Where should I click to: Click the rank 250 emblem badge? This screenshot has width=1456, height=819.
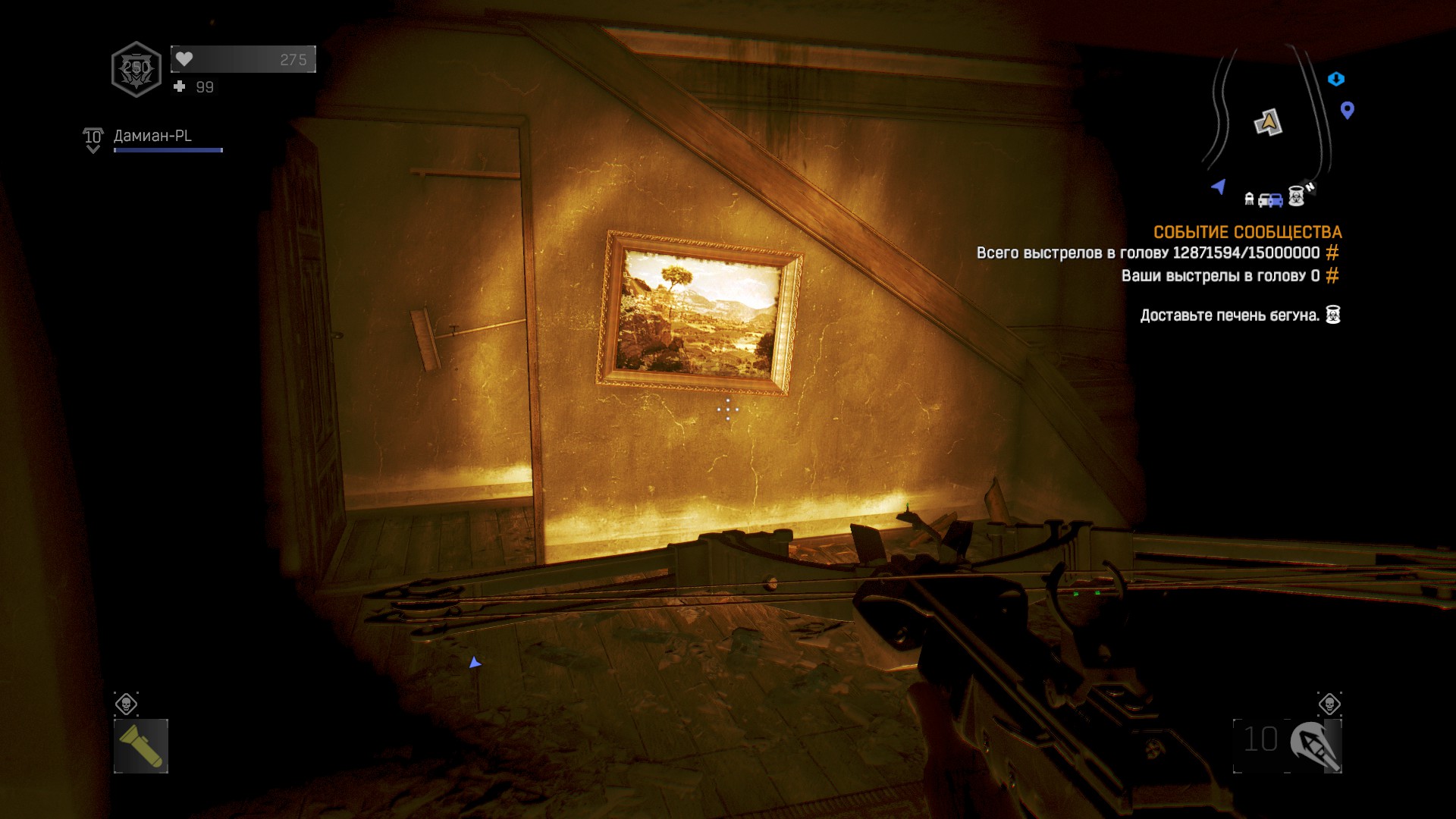136,69
